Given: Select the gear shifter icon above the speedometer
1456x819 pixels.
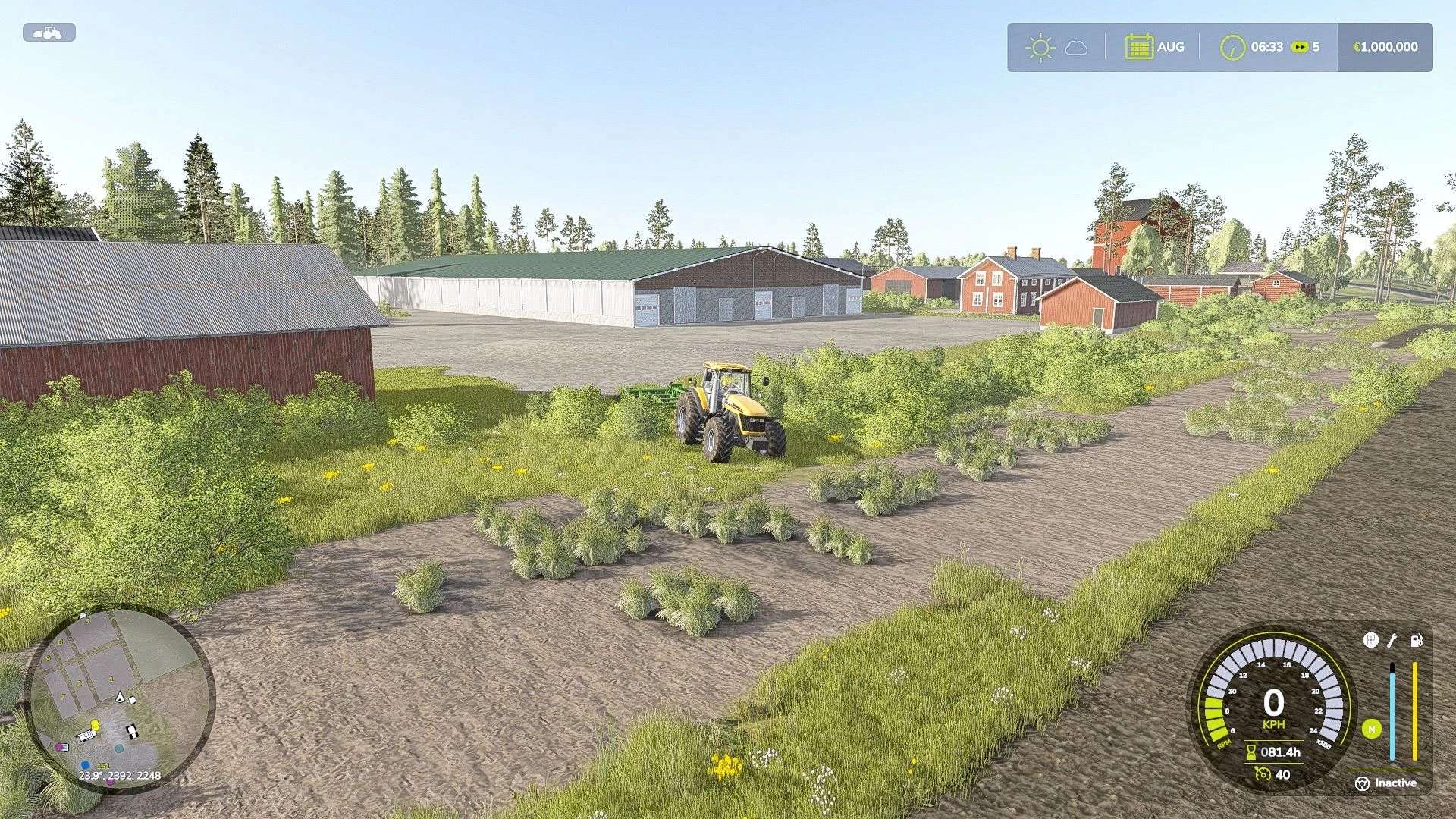Looking at the screenshot, I should pos(1372,640).
